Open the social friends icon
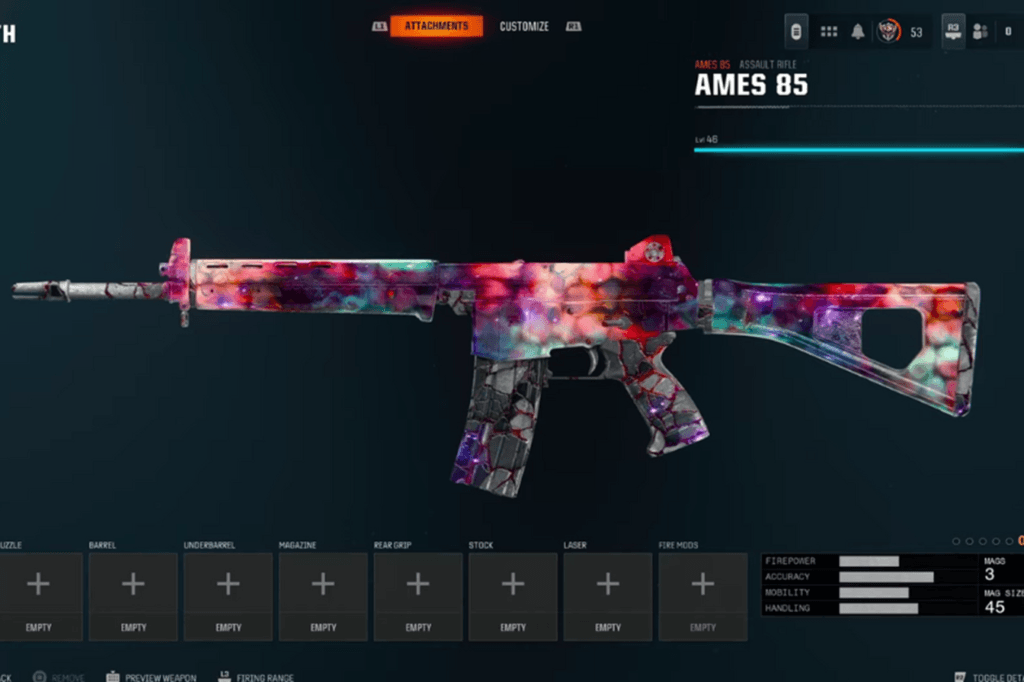This screenshot has width=1024, height=682. pos(981,32)
